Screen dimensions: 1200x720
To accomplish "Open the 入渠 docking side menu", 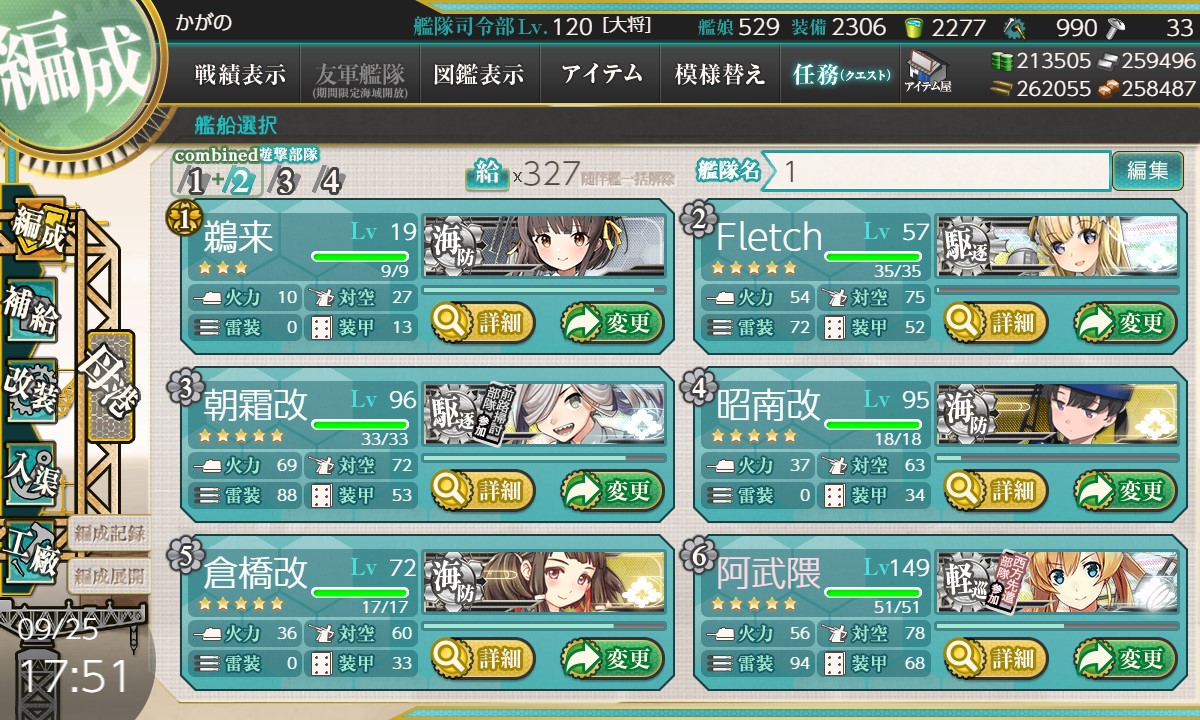I will click(32, 468).
